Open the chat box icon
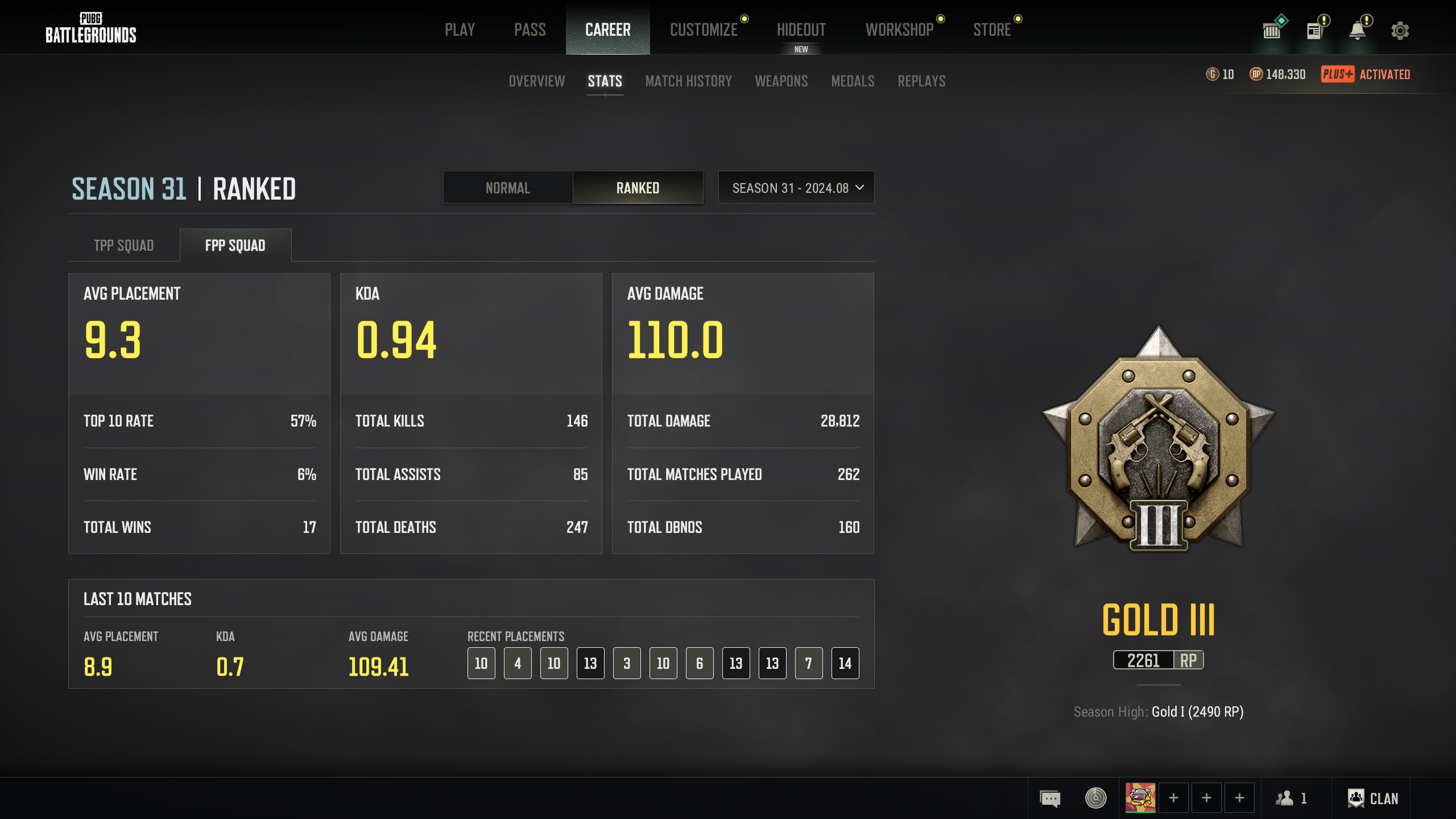1456x819 pixels. (x=1050, y=799)
